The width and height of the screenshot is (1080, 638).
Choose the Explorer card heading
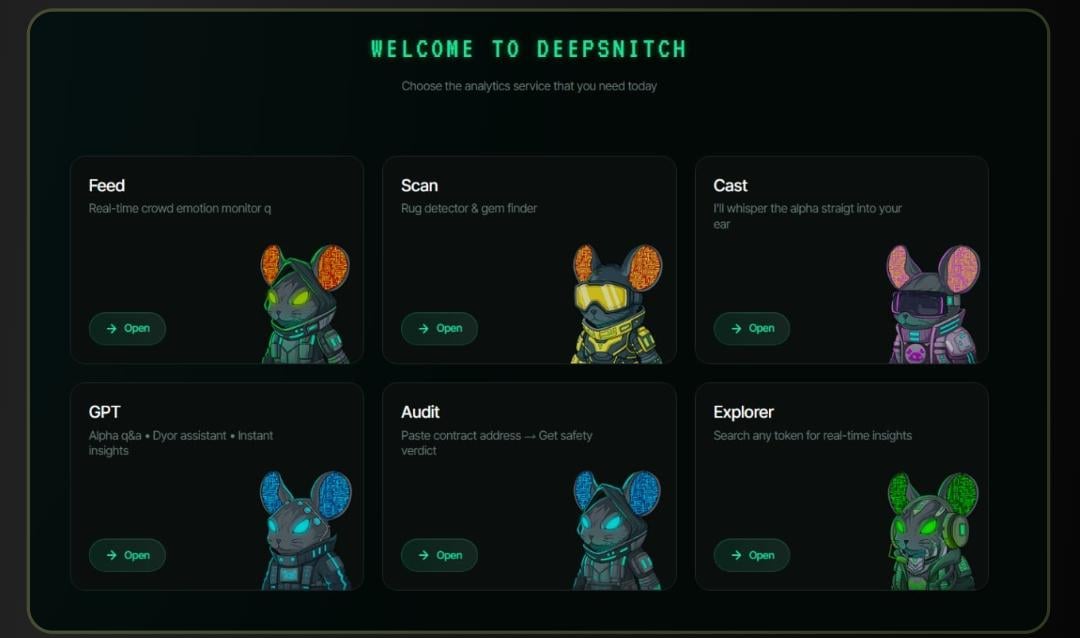(x=743, y=412)
